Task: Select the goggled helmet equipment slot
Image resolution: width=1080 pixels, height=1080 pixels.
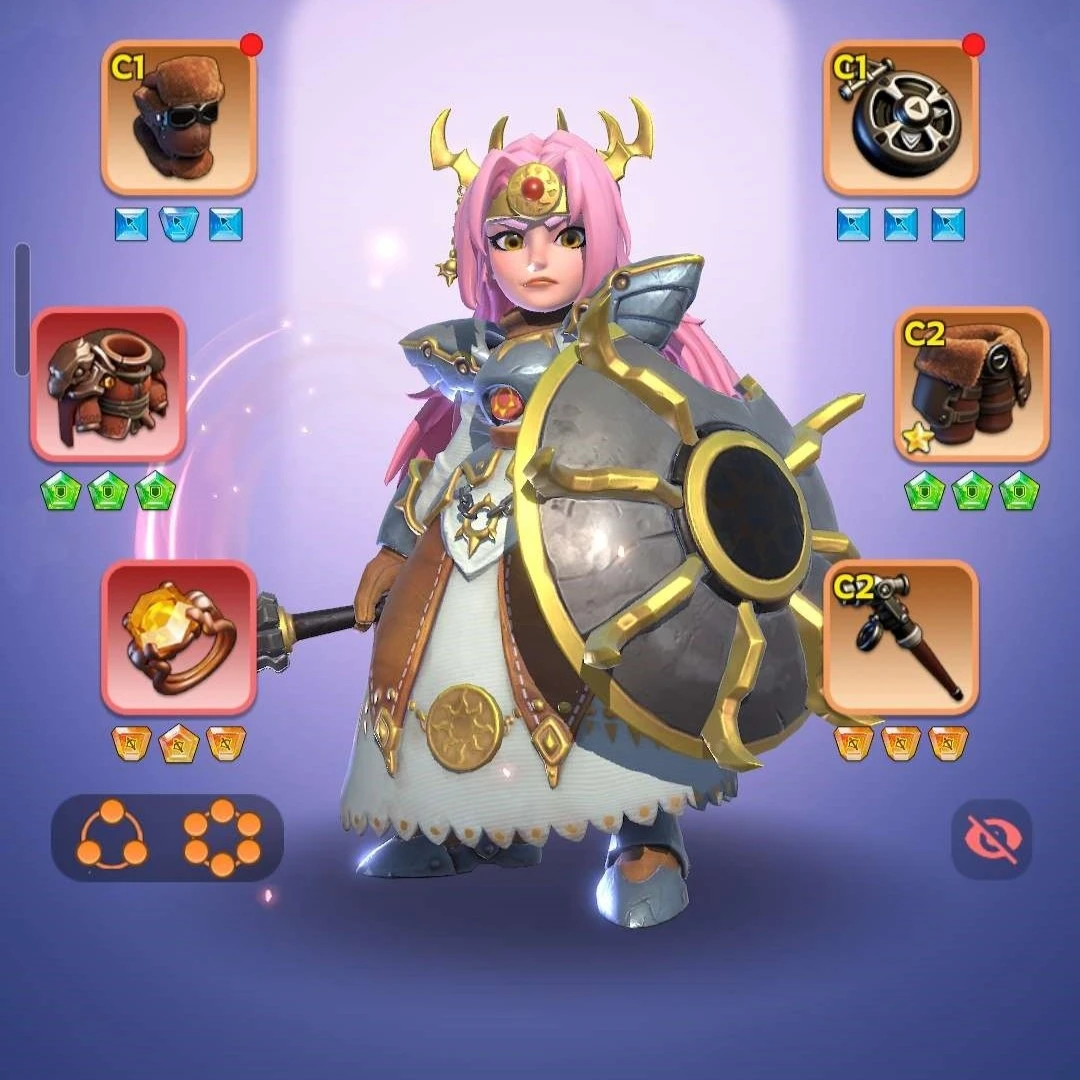Action: pyautogui.click(x=179, y=118)
